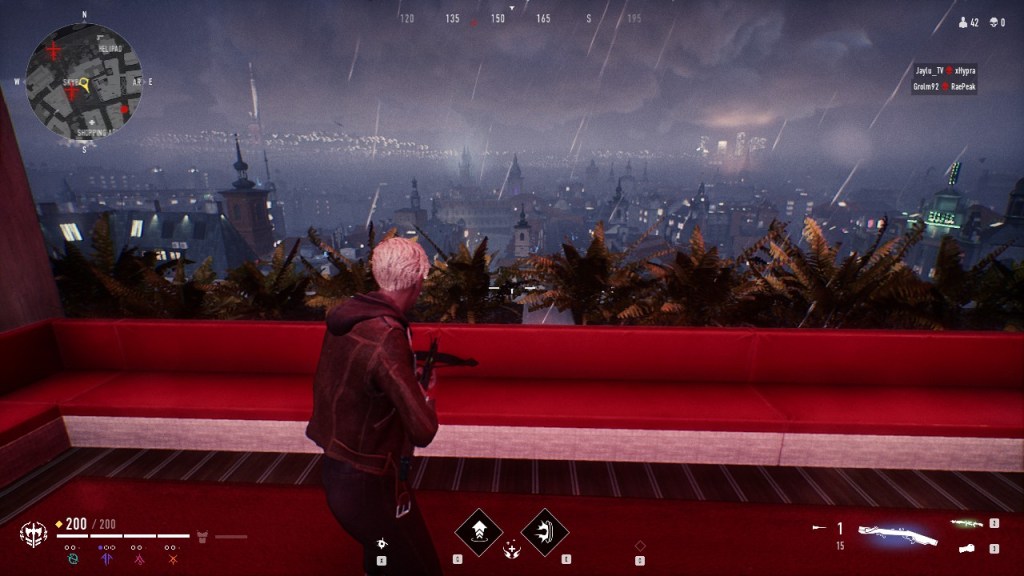Select the glowing equipped crossbow weapon
The height and width of the screenshot is (576, 1024).
pyautogui.click(x=897, y=535)
